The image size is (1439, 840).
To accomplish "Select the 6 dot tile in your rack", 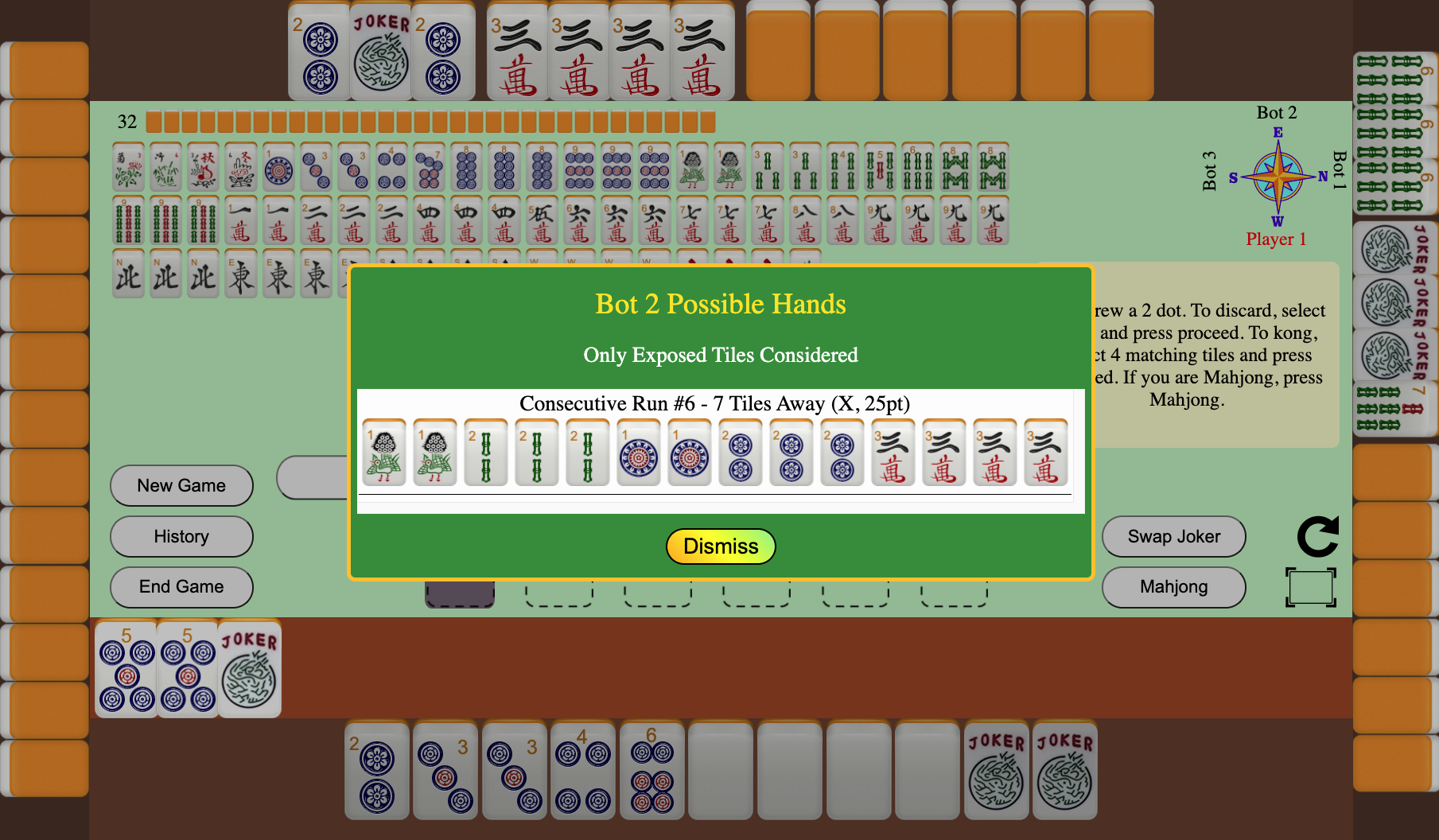I will click(x=651, y=772).
